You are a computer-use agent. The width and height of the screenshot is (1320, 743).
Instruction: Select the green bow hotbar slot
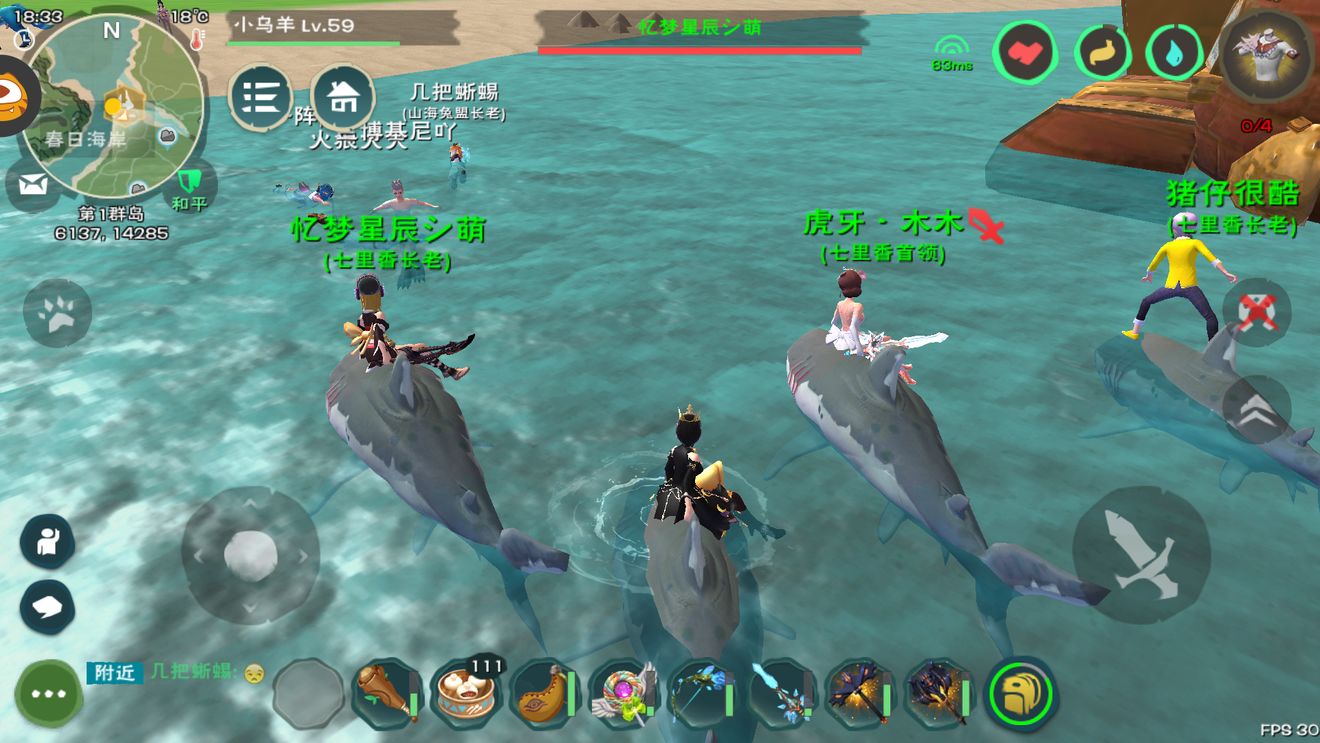click(701, 690)
